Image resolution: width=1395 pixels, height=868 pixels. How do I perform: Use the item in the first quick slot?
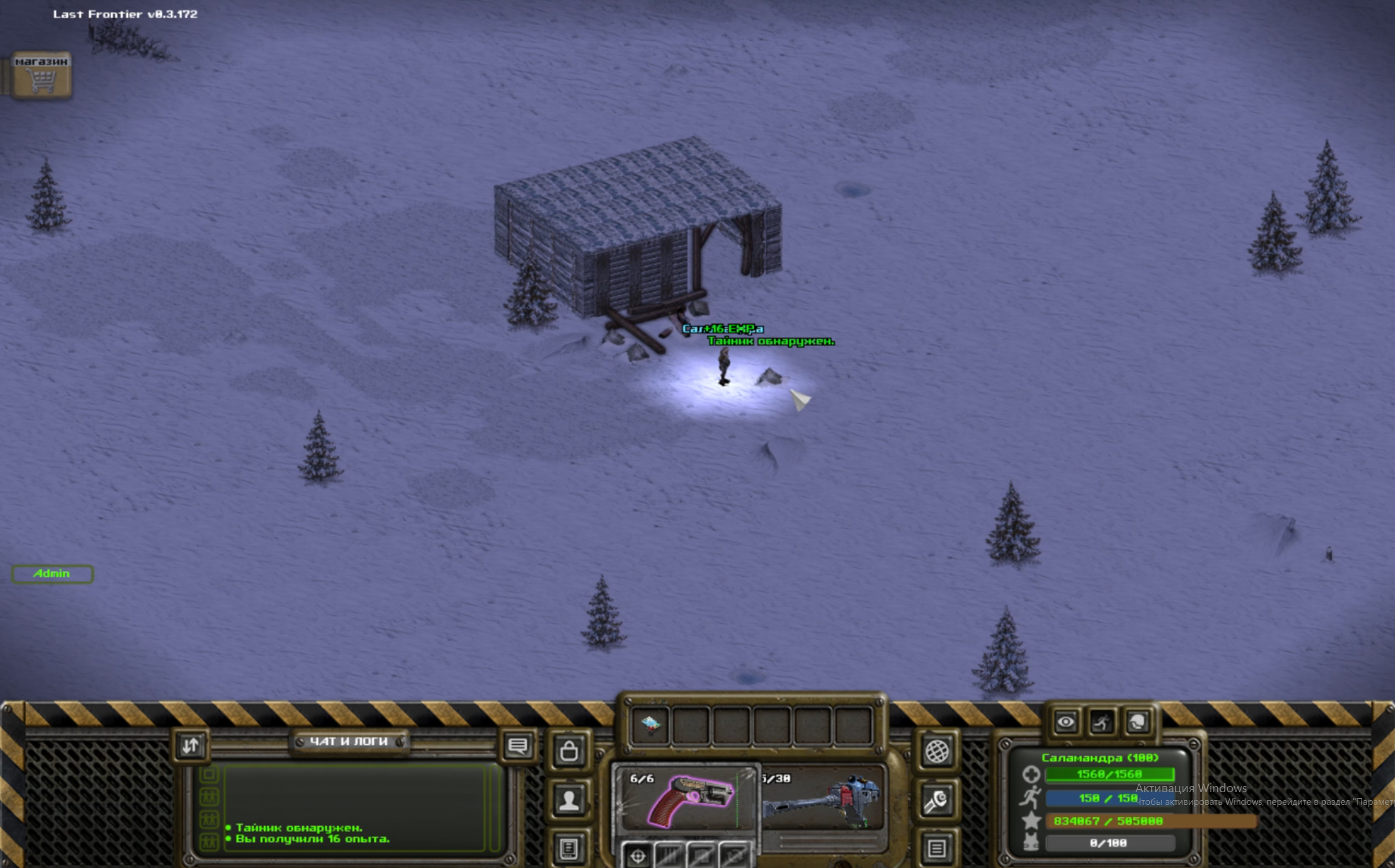tap(650, 725)
